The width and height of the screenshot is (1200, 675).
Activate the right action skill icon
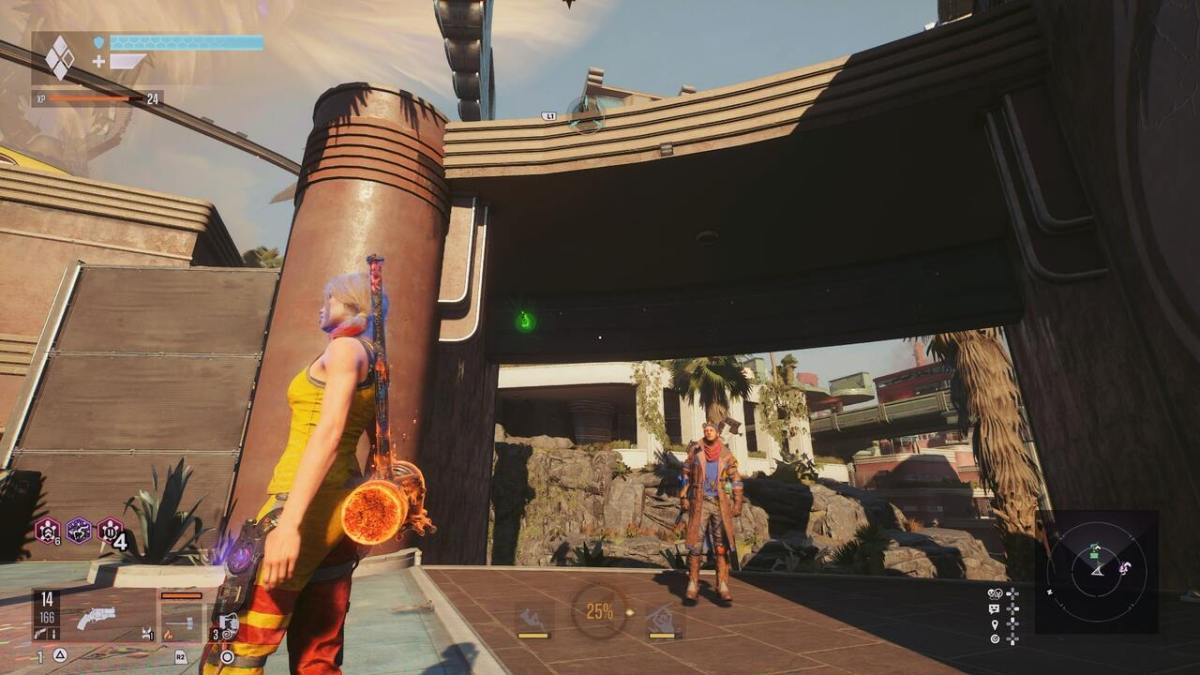(x=664, y=620)
